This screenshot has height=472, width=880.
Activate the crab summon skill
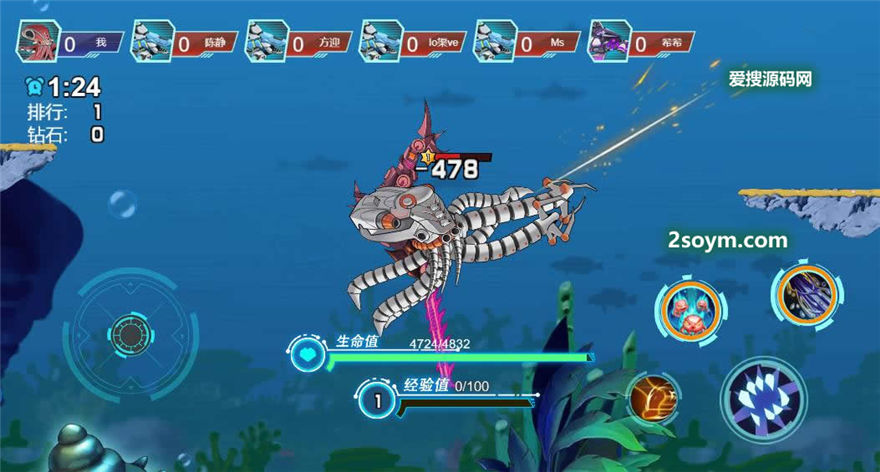point(690,308)
